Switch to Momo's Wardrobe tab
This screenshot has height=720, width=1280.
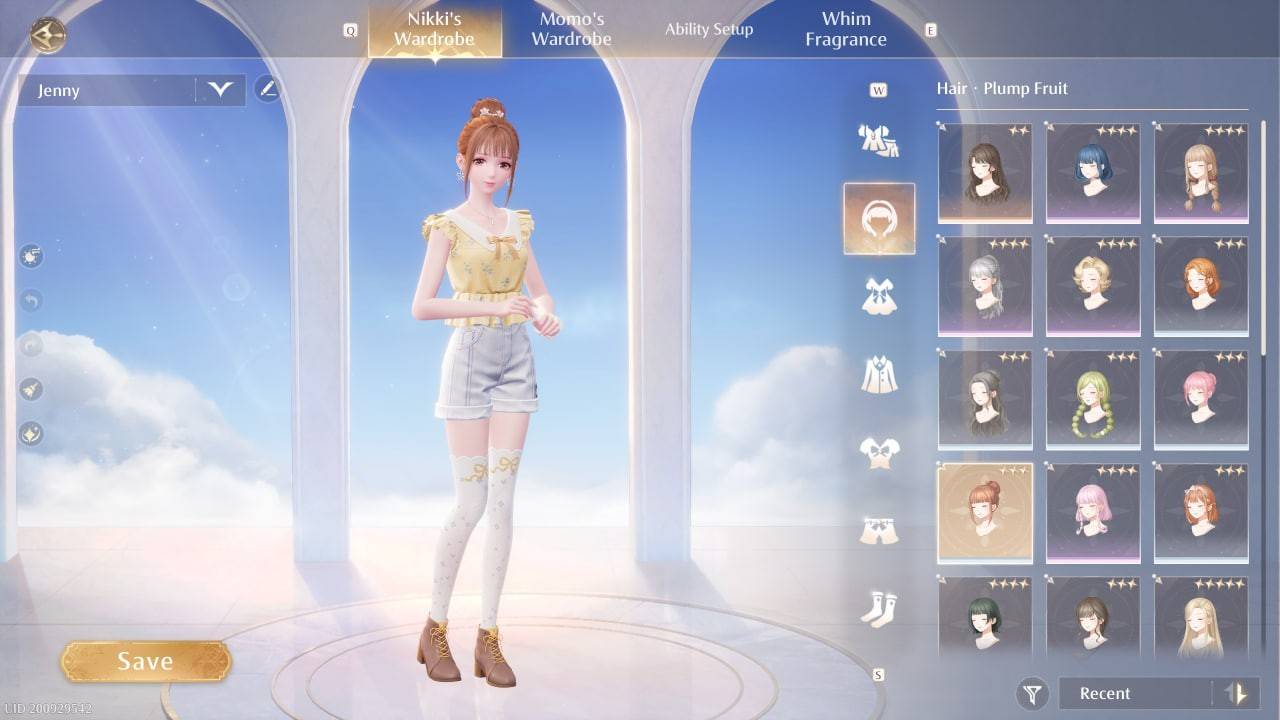click(x=571, y=28)
